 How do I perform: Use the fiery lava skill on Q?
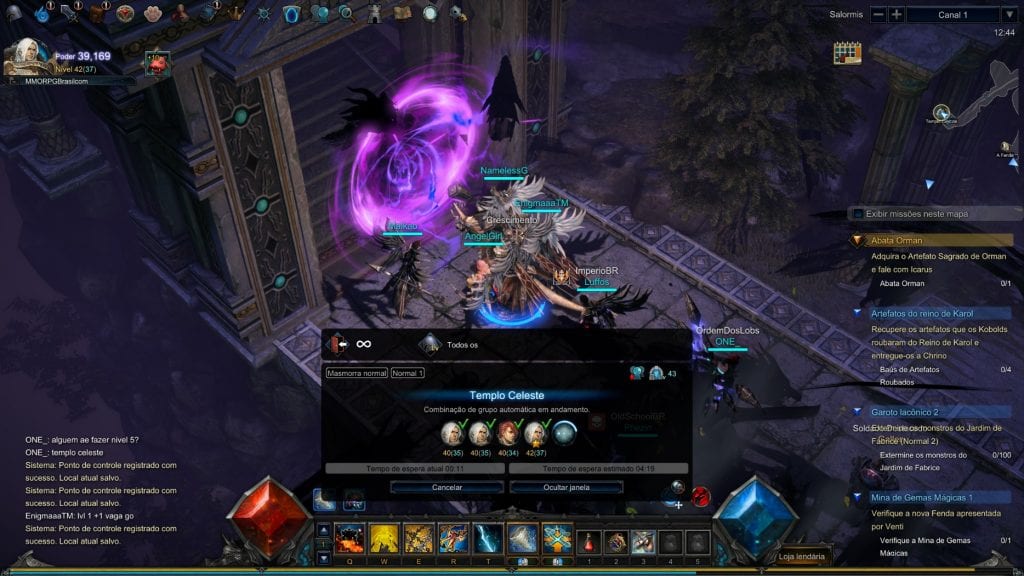click(350, 539)
